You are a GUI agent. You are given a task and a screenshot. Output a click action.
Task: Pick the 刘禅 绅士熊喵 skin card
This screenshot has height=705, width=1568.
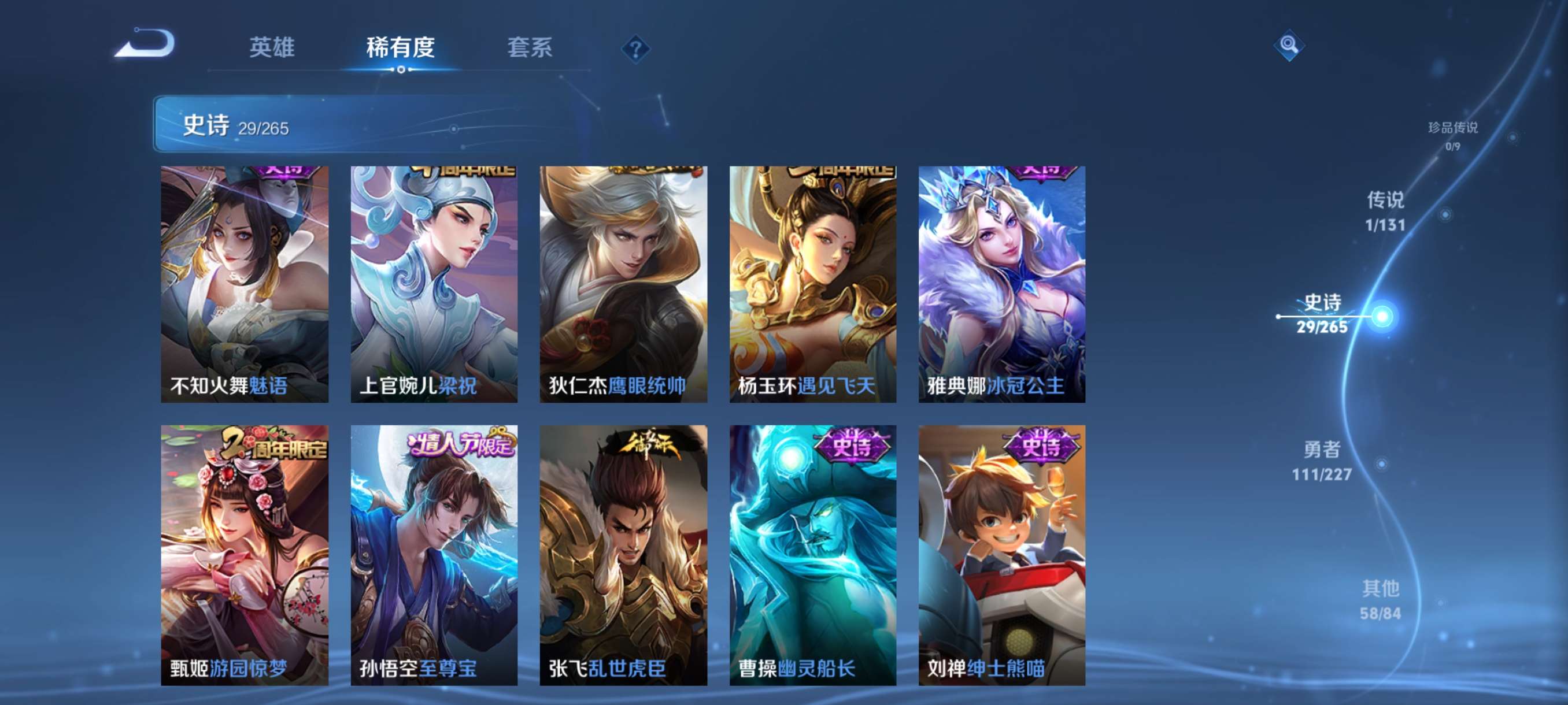tap(1001, 555)
